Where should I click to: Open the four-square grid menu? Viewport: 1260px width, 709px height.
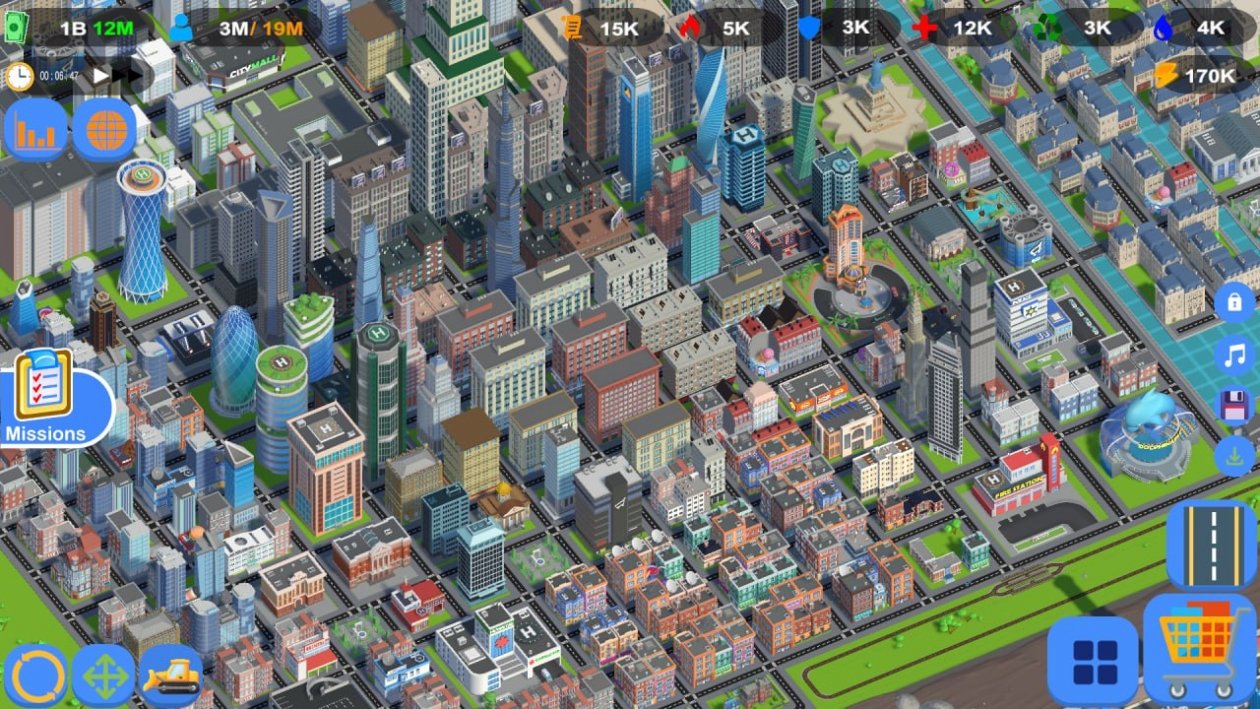pos(1093,660)
